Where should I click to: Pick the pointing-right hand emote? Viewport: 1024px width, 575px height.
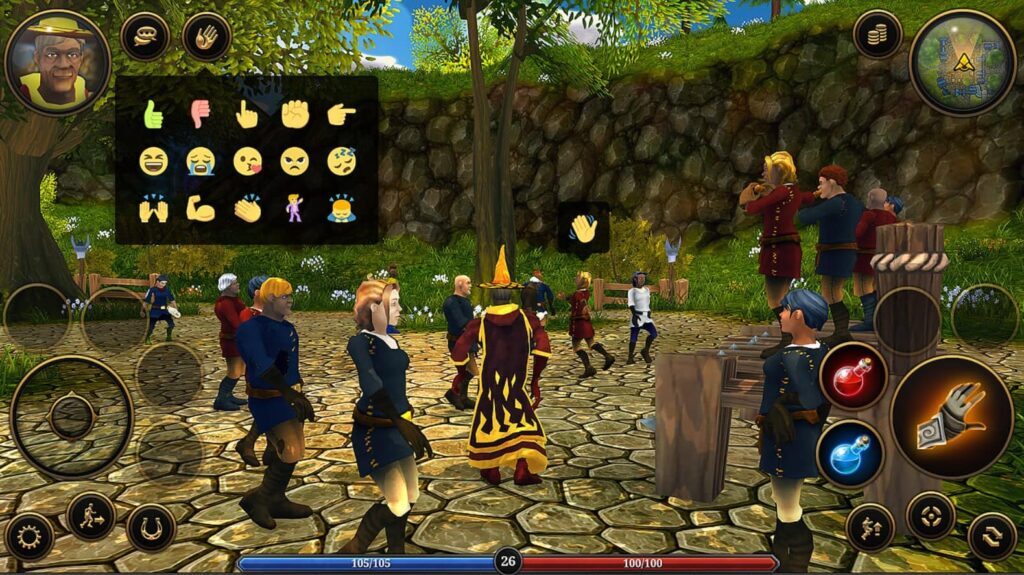point(341,114)
